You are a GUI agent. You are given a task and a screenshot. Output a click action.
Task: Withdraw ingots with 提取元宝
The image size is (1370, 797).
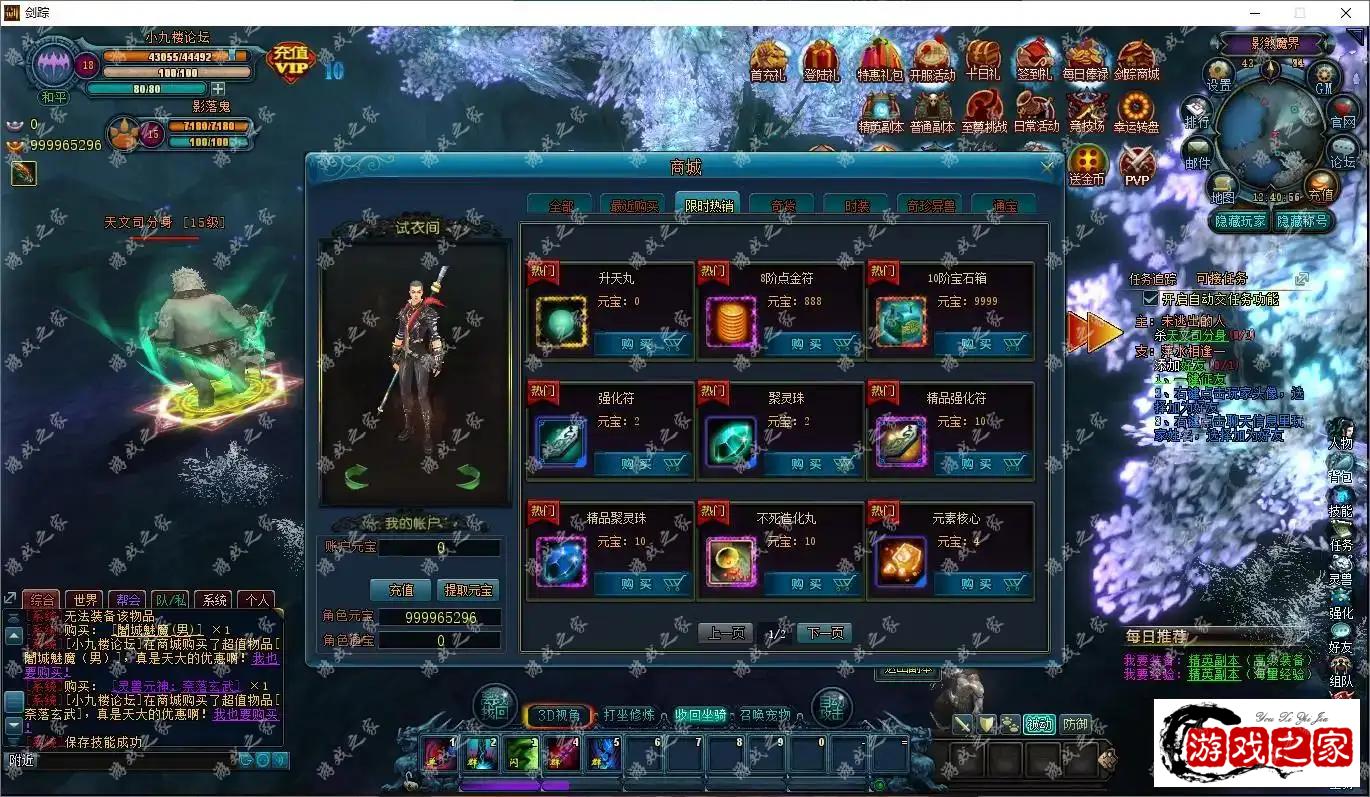point(469,590)
